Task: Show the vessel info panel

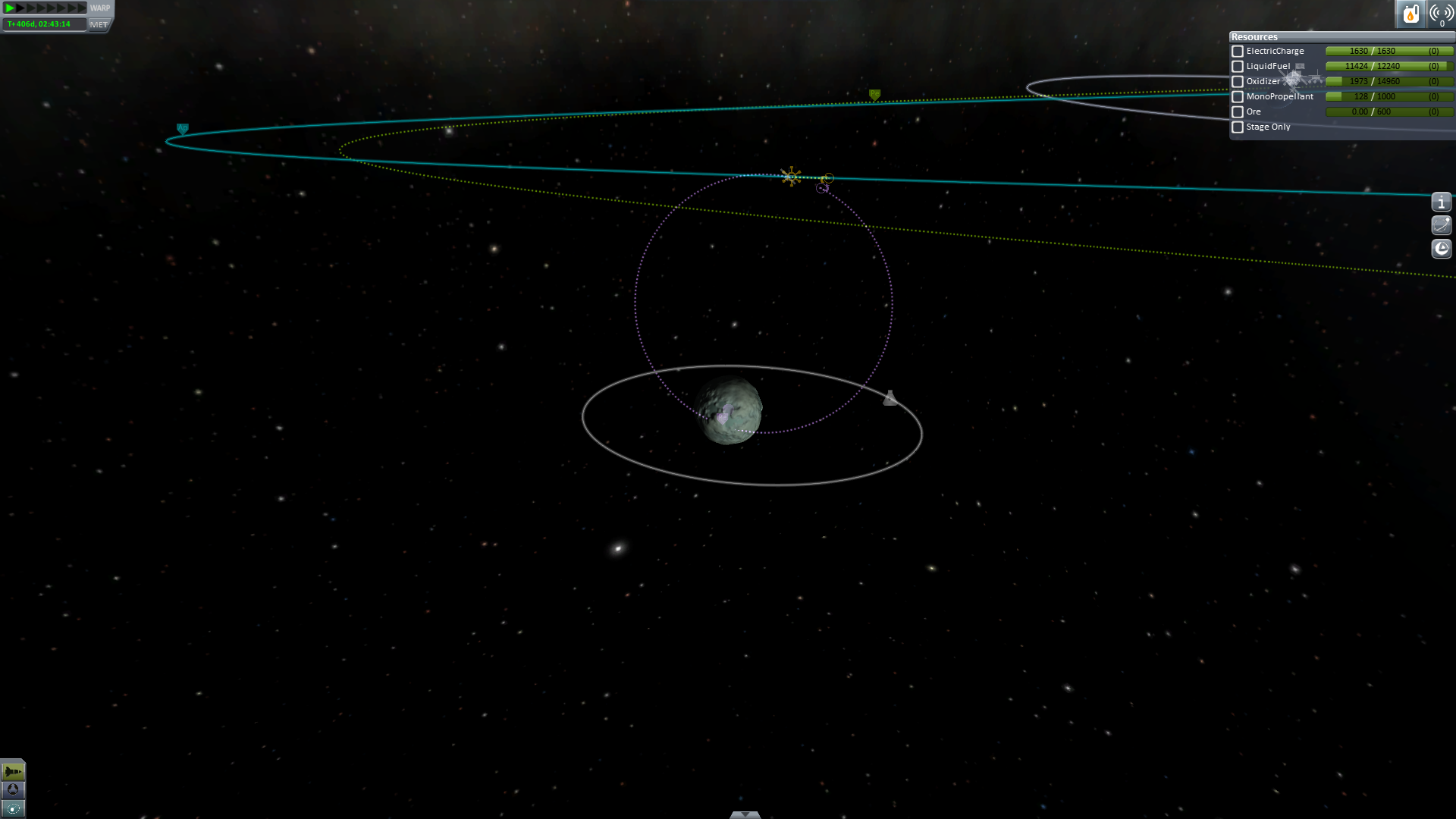Action: (1441, 202)
